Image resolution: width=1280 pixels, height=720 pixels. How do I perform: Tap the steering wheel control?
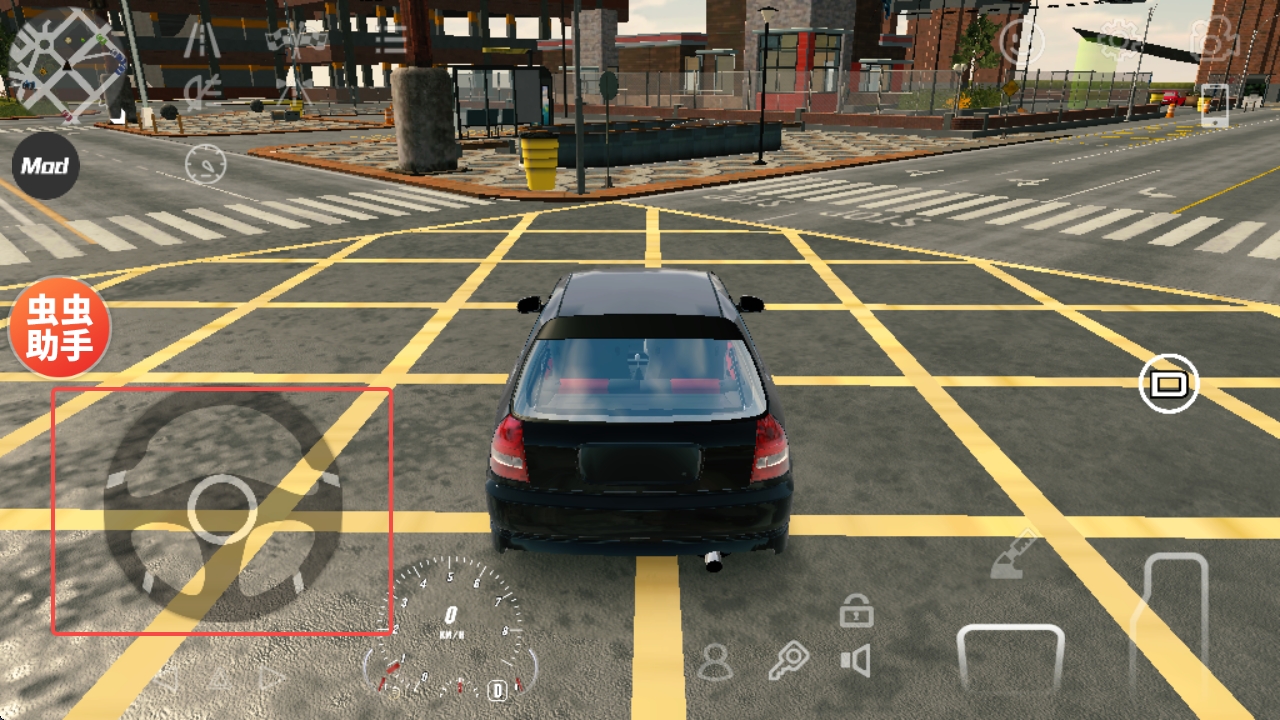tap(222, 508)
